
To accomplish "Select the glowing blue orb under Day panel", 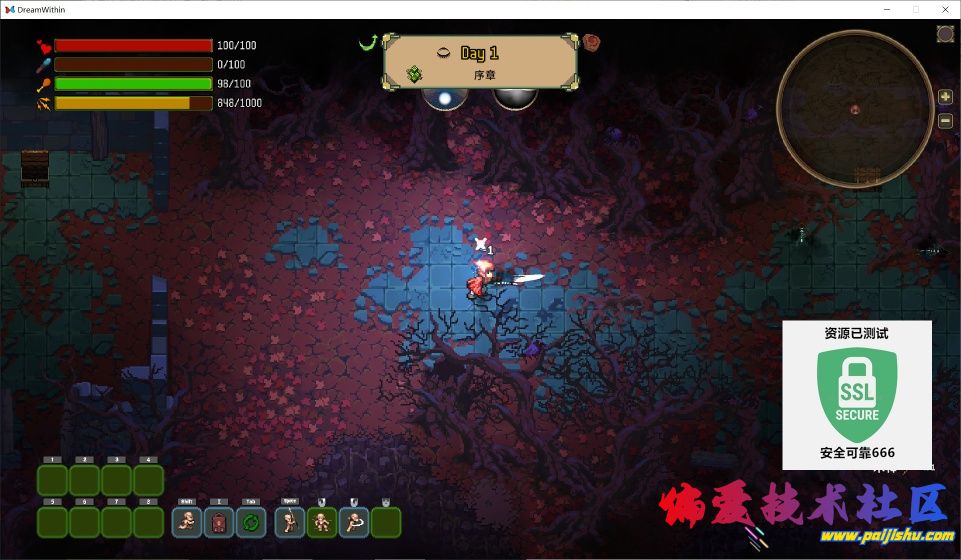I will tap(444, 98).
